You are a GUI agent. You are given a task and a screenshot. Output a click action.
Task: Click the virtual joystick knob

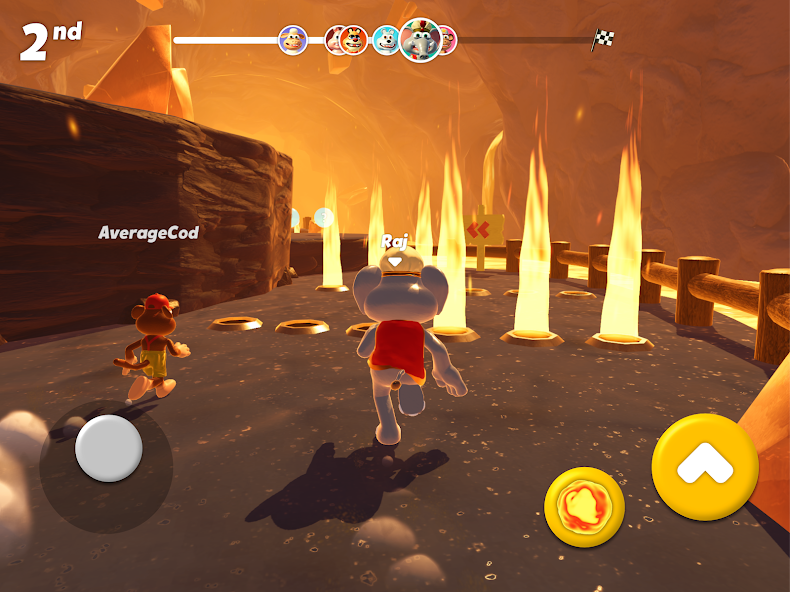tap(108, 448)
